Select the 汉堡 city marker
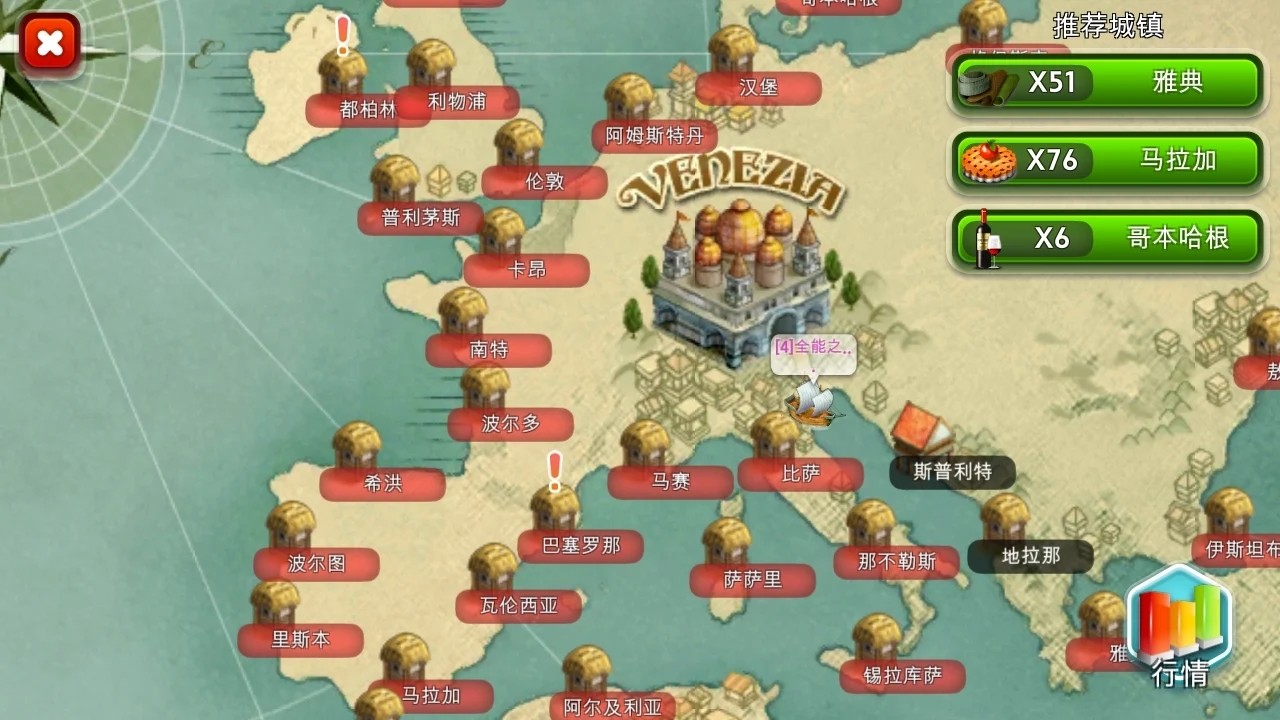Screen dimensions: 1280x720 [x=760, y=88]
